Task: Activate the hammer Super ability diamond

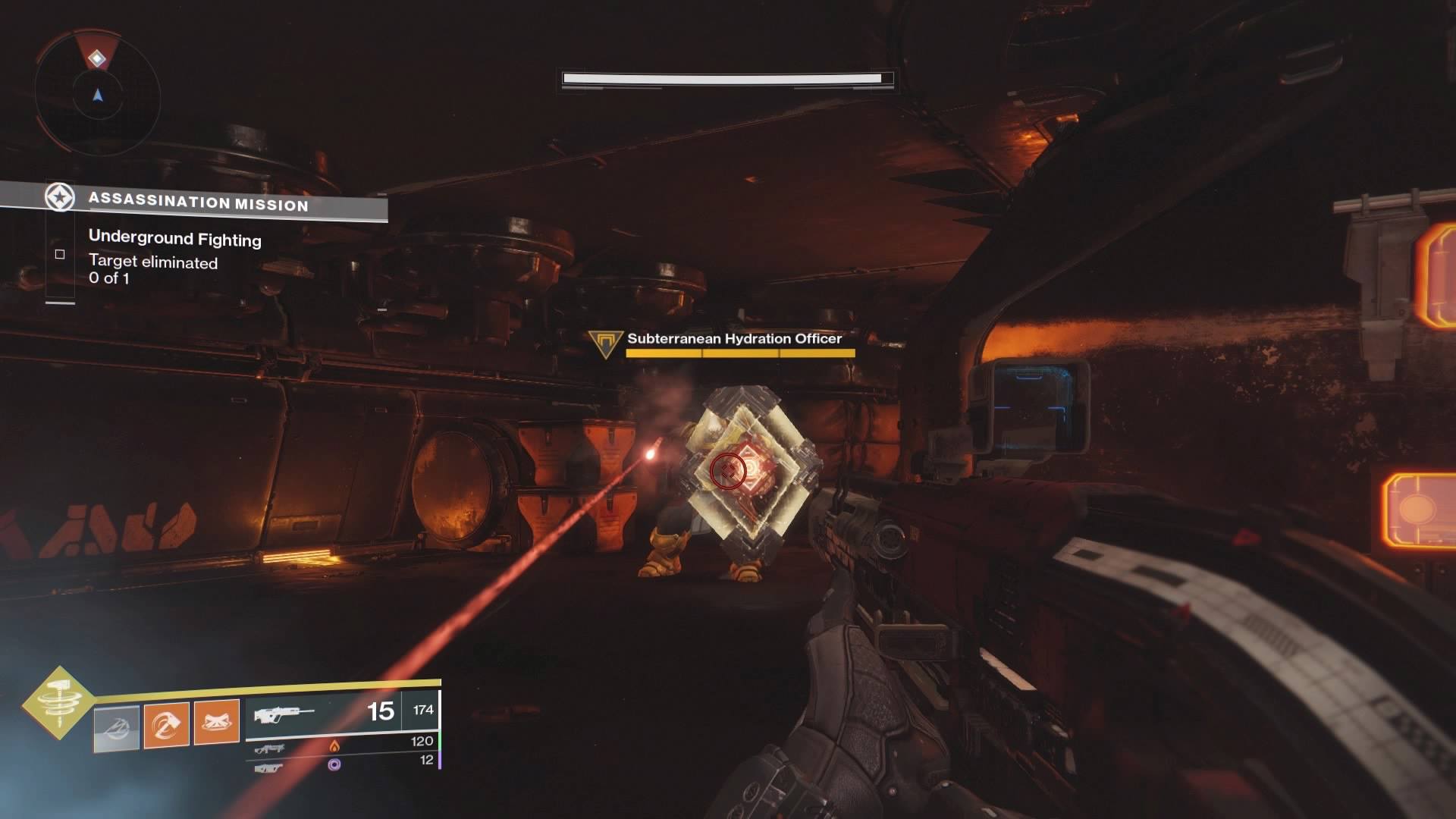Action: tap(59, 702)
